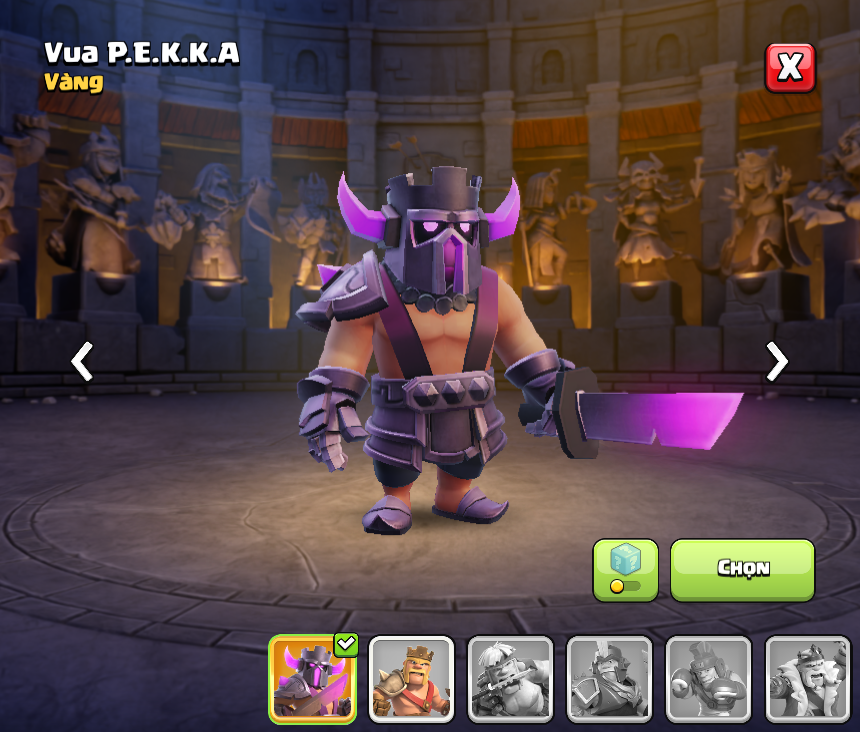
Task: Show the previous skin with left arrow
Action: (82, 361)
